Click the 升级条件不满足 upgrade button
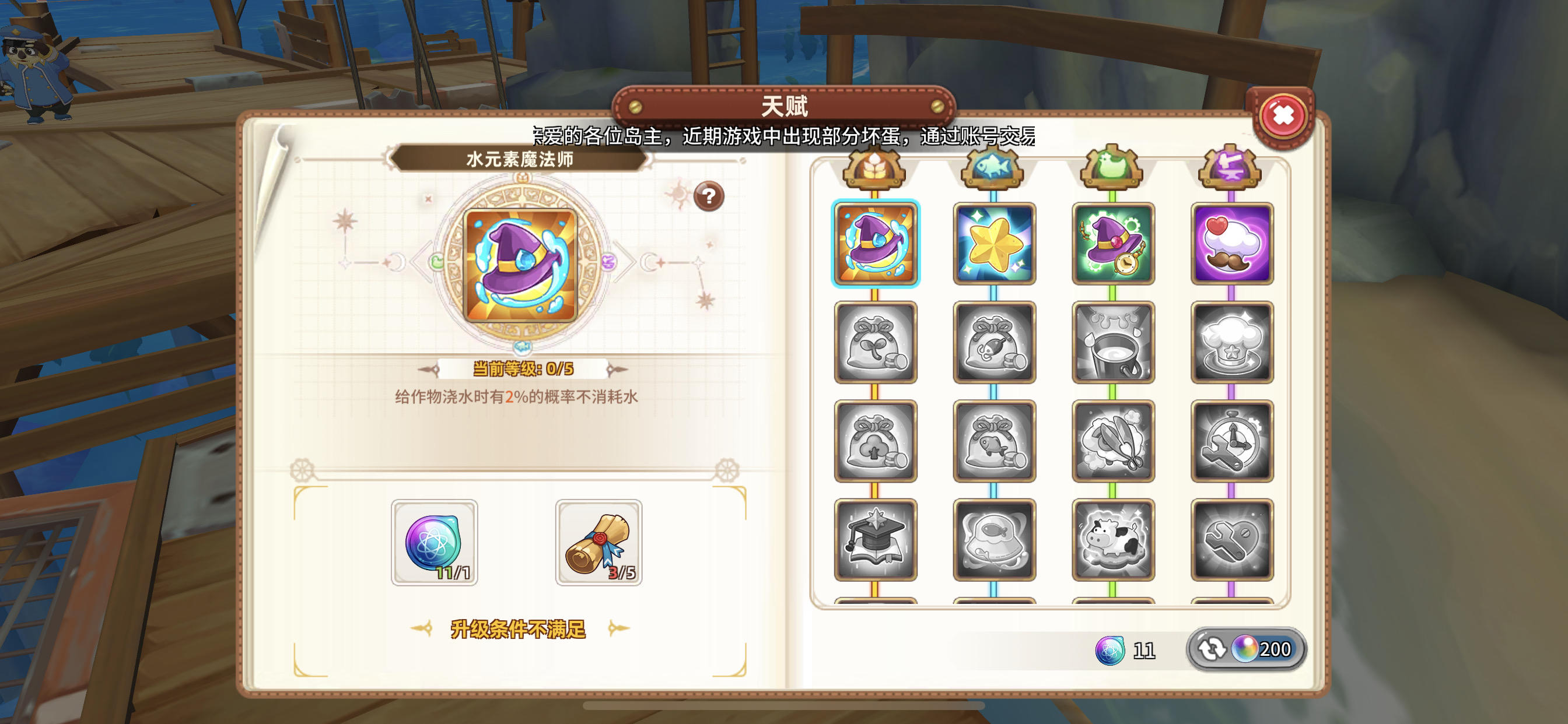Screen dimensions: 1568x724 click(519, 631)
